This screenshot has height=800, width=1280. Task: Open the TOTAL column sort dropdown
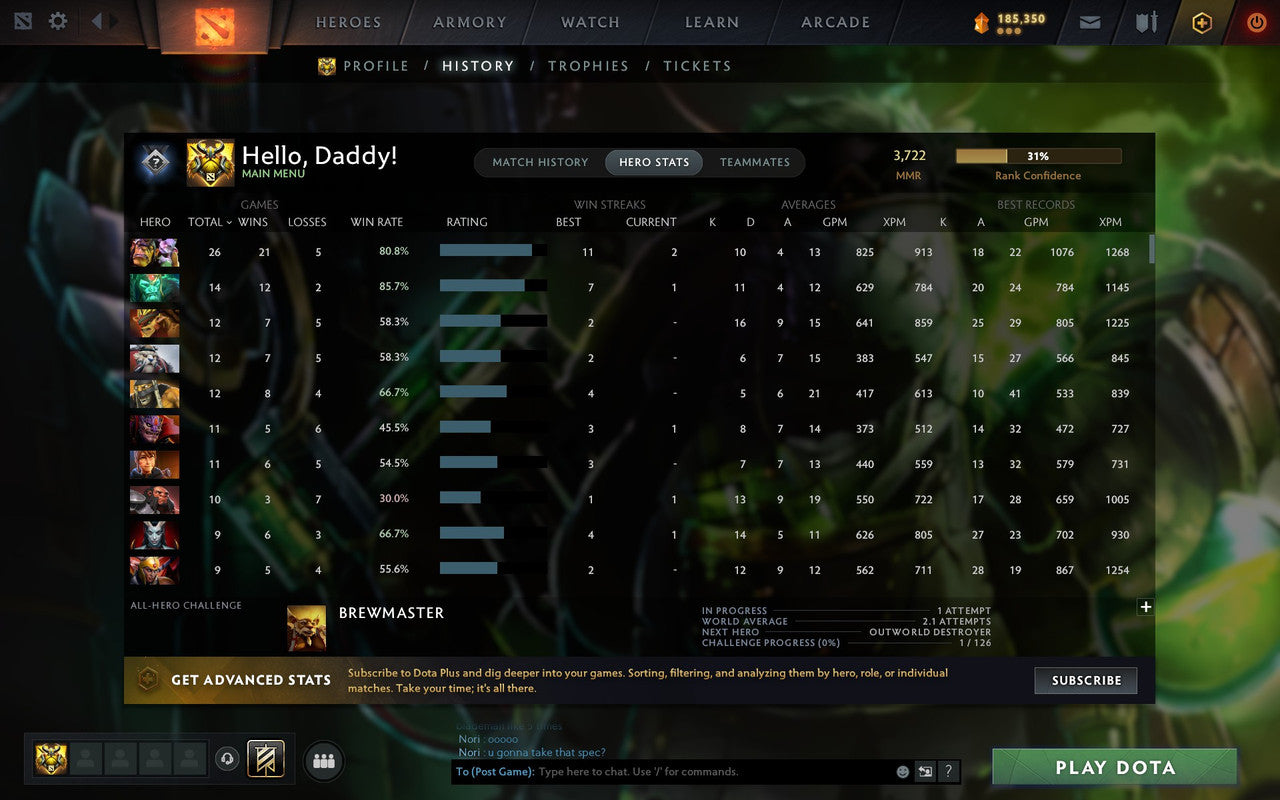pyautogui.click(x=209, y=222)
